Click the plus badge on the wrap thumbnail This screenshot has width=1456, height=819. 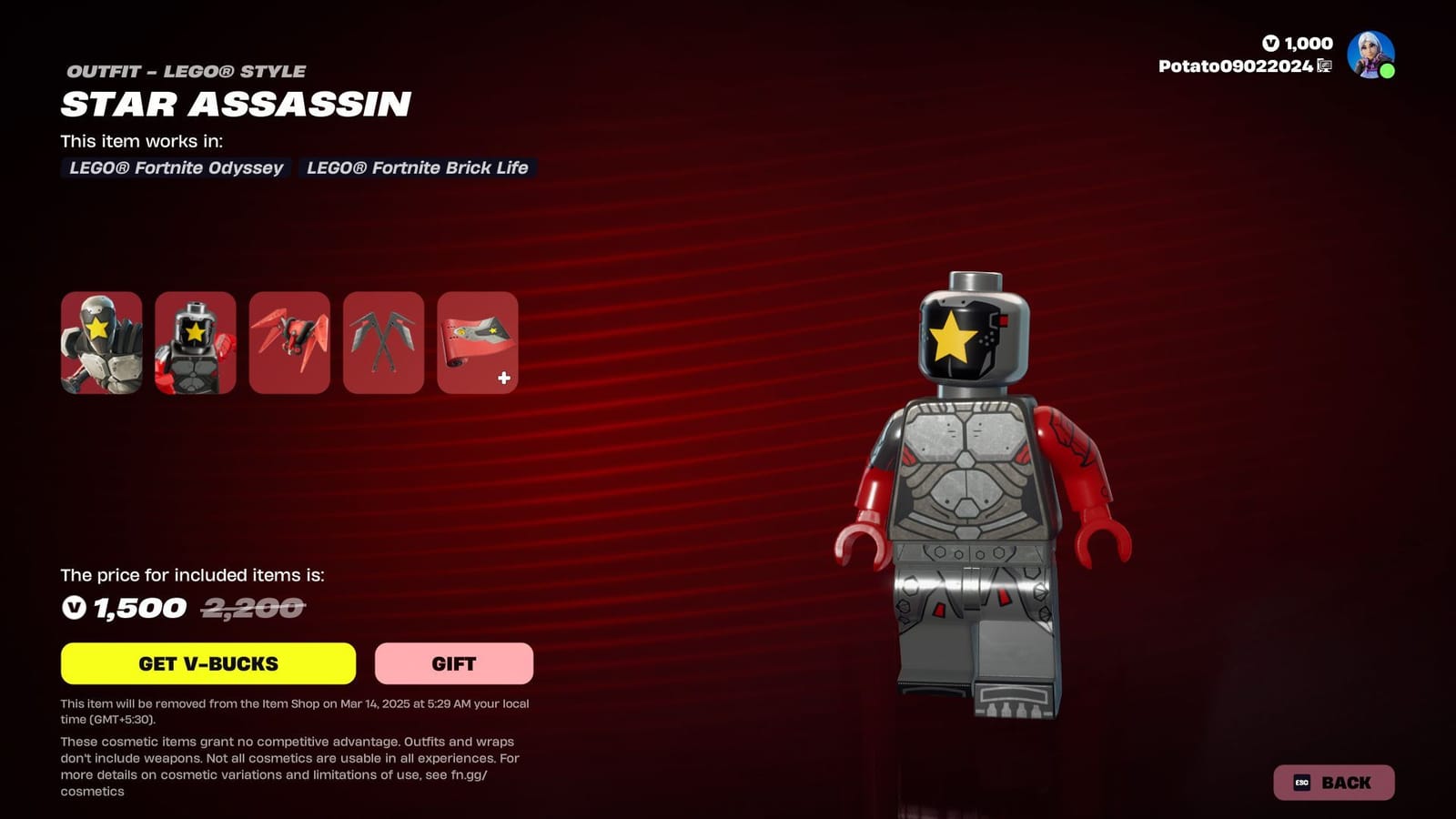point(502,379)
